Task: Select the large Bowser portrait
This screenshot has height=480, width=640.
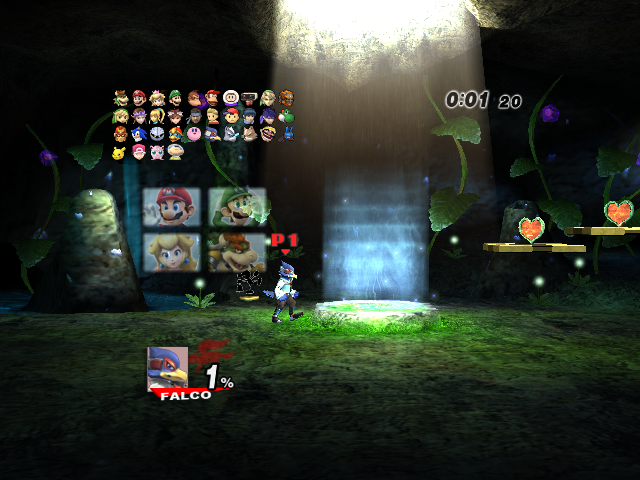Action: click(x=237, y=252)
